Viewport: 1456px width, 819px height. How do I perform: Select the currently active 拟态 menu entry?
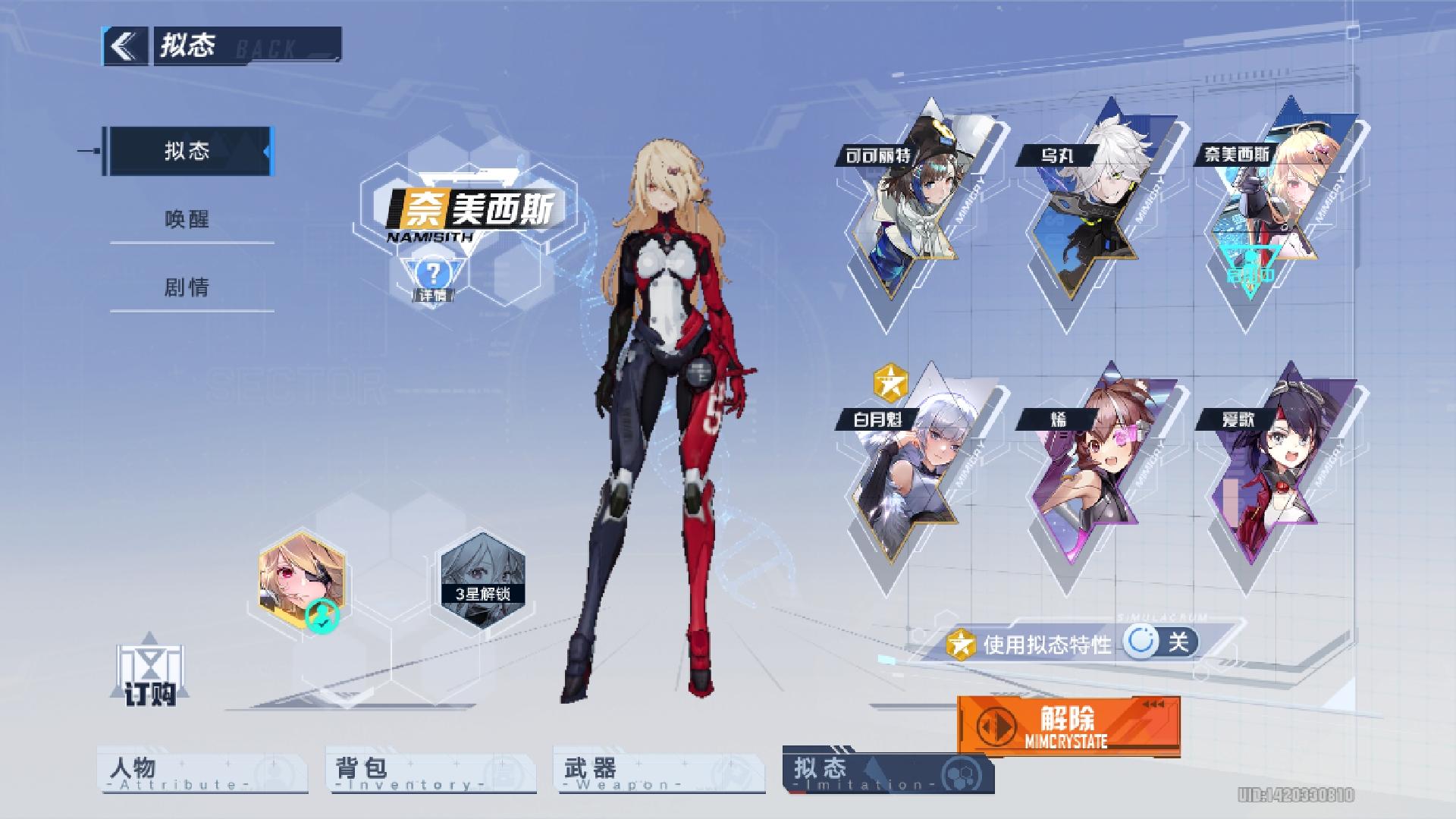point(191,151)
